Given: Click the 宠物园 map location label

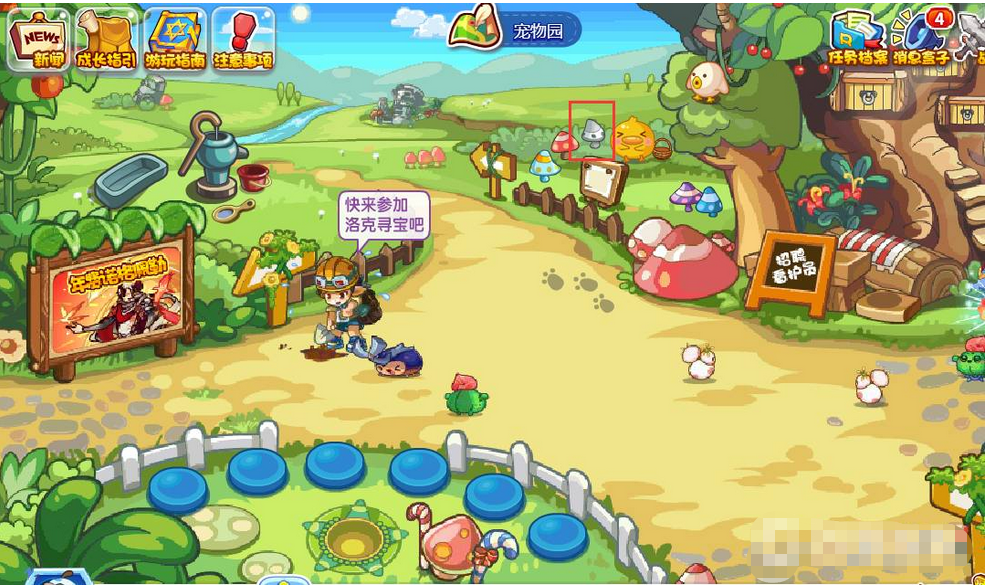Looking at the screenshot, I should [x=538, y=31].
